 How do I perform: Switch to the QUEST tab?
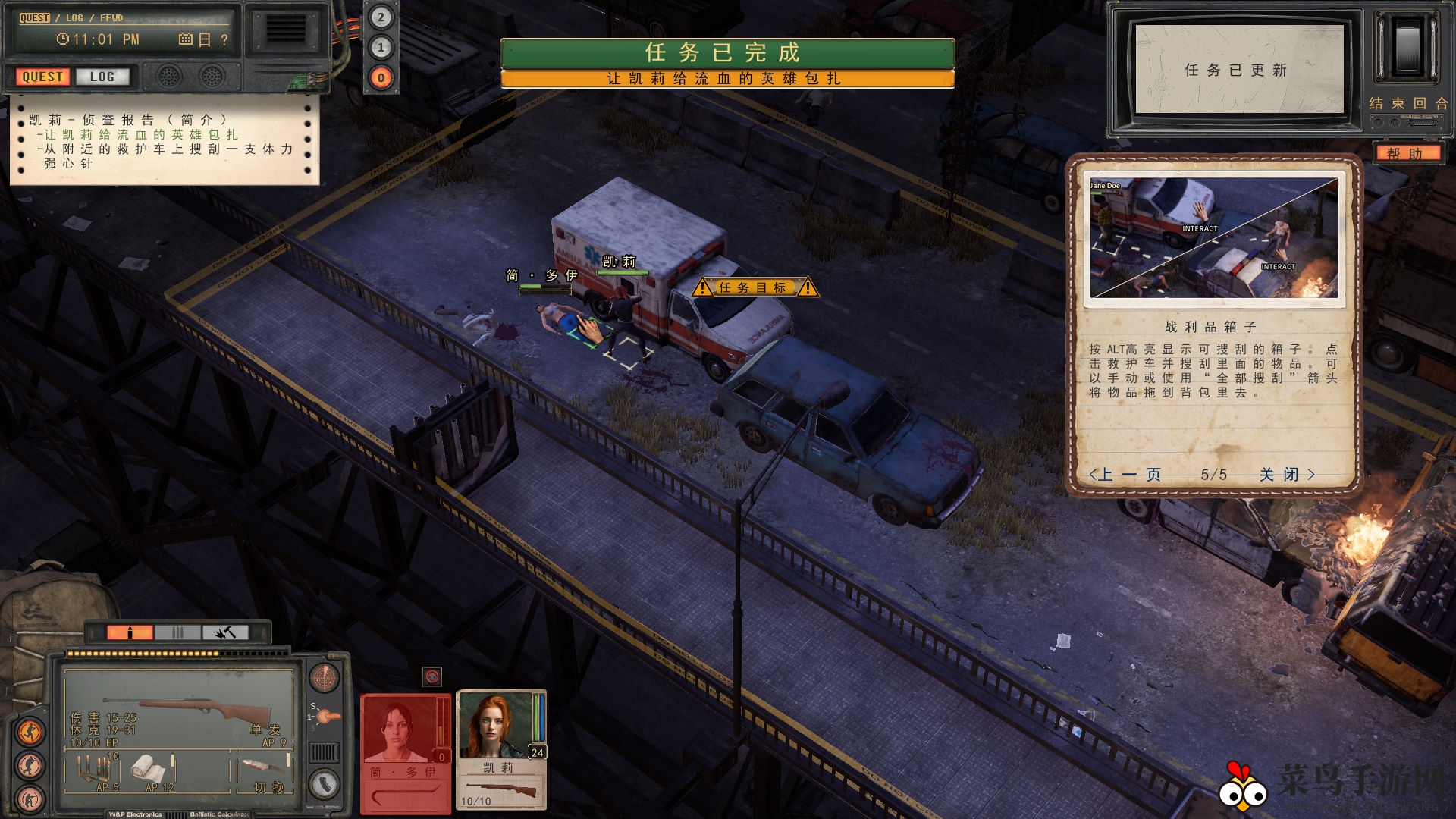42,77
